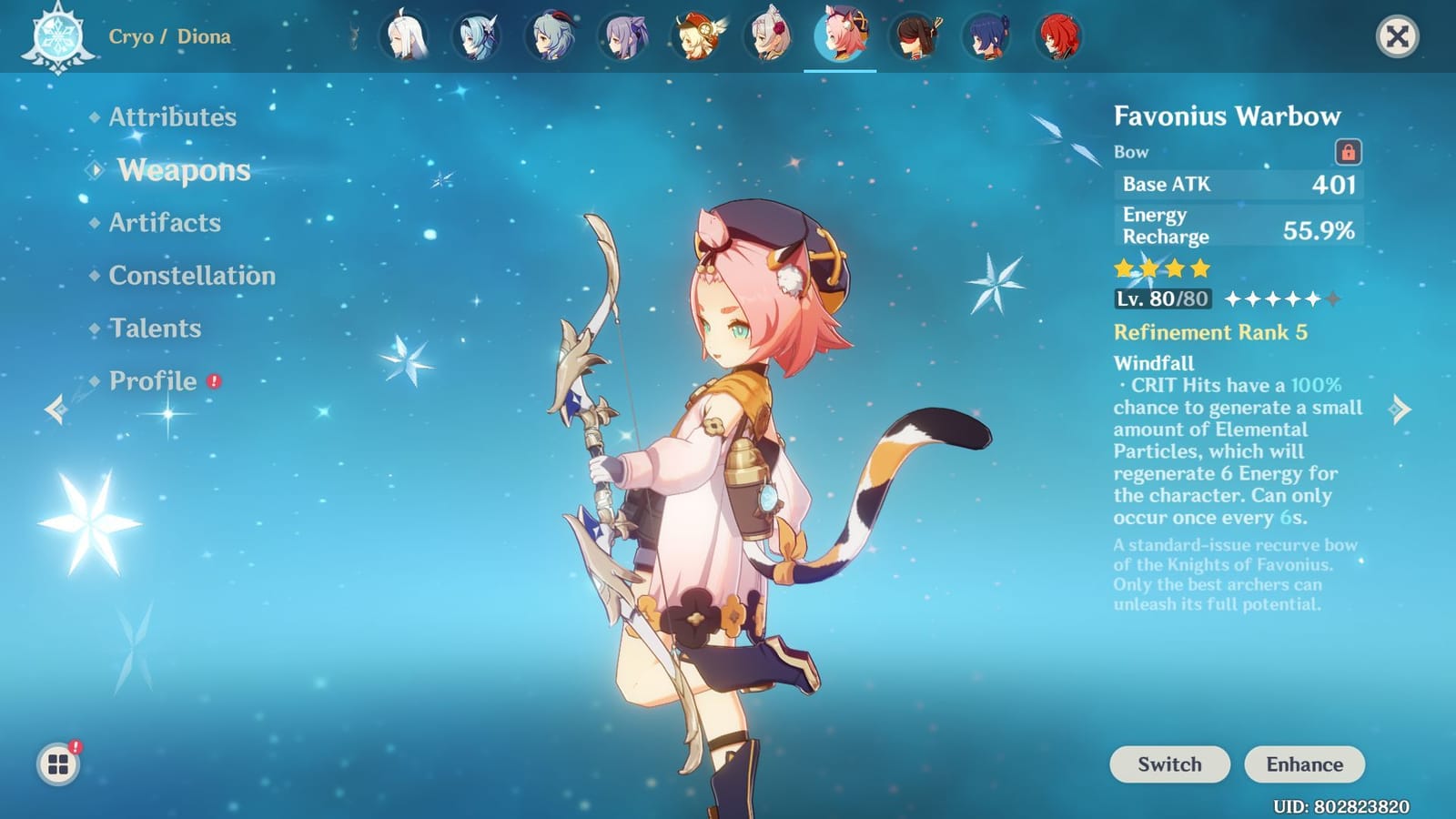Select the Weapons section
The image size is (1456, 819).
pos(183,171)
